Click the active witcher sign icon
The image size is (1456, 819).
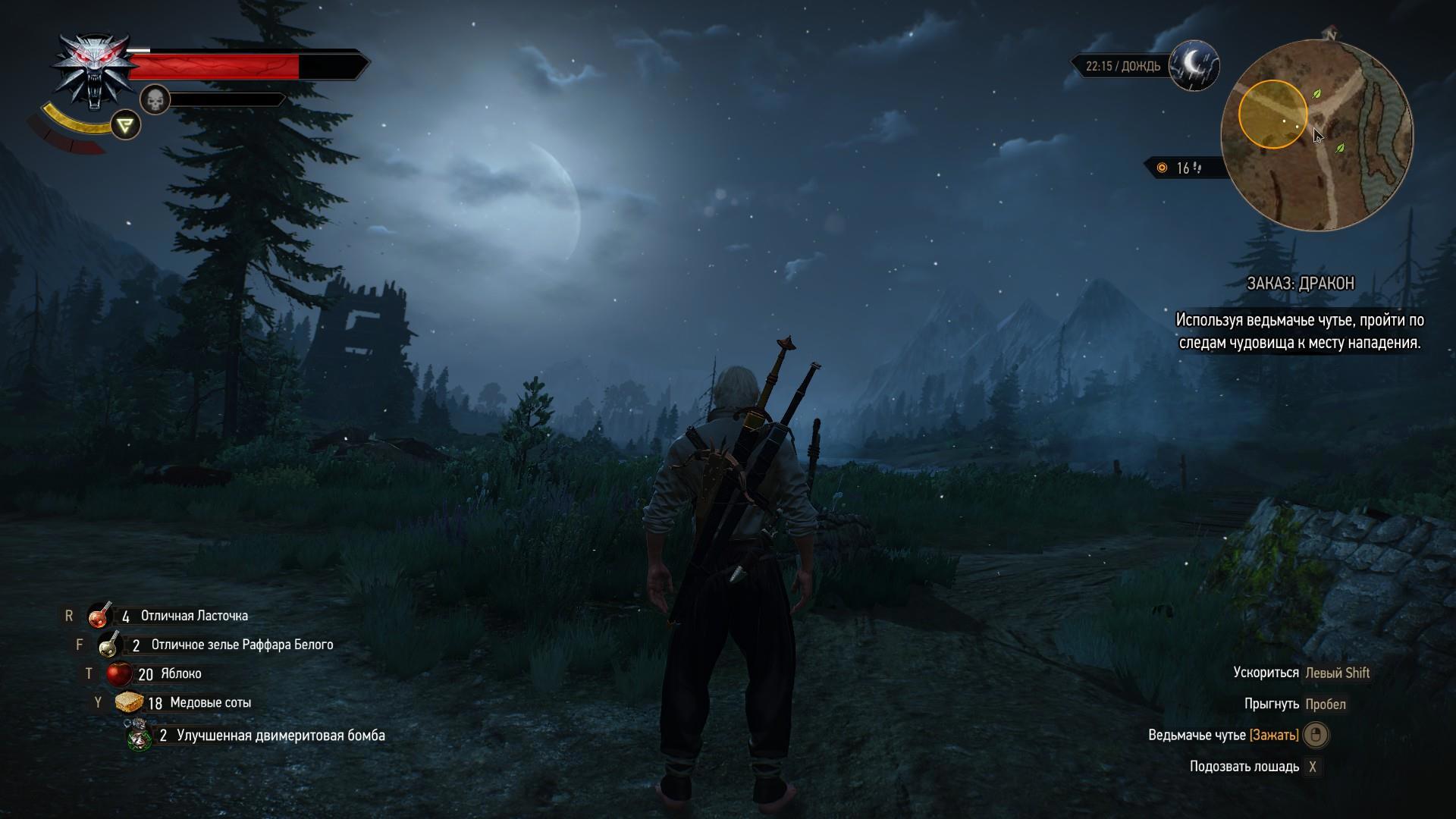pyautogui.click(x=126, y=124)
